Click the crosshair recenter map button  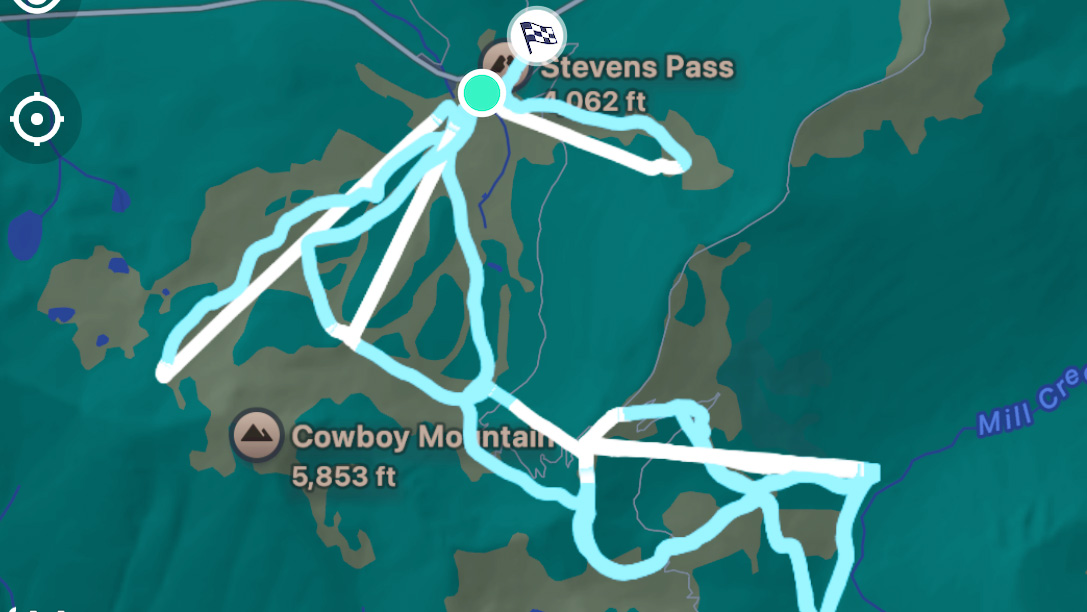(x=37, y=120)
